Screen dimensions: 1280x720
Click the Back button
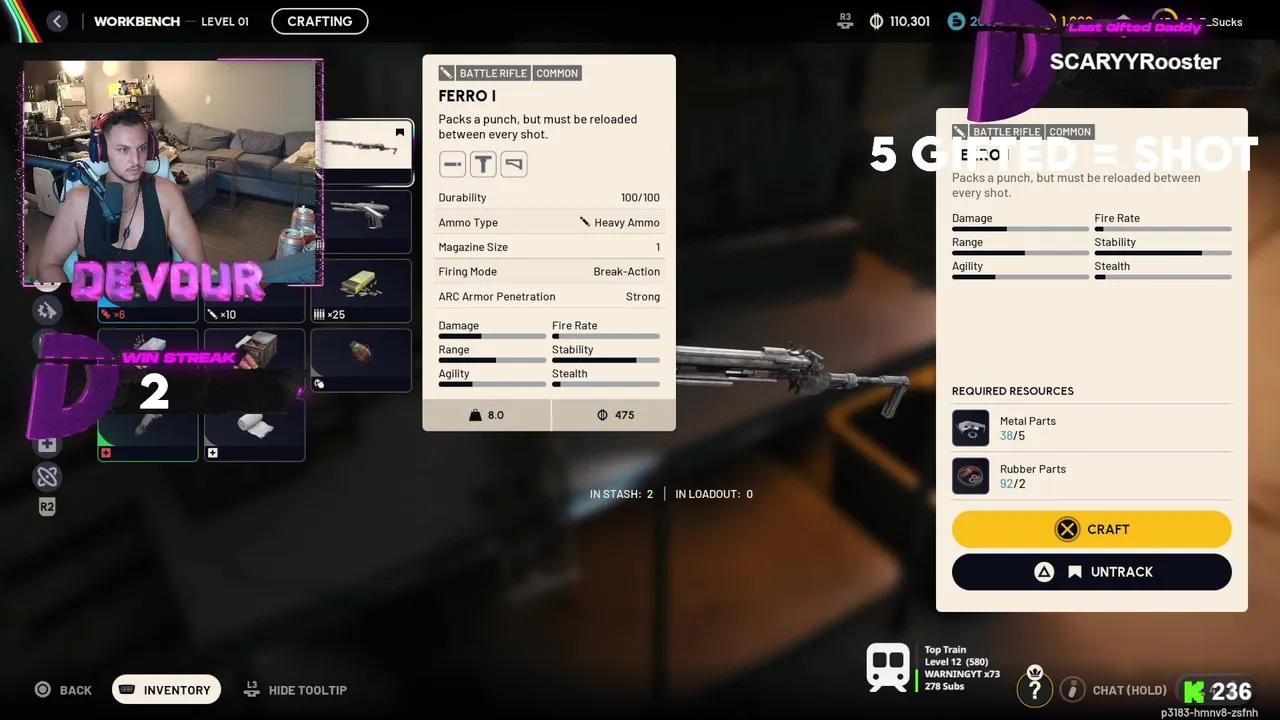pos(63,689)
